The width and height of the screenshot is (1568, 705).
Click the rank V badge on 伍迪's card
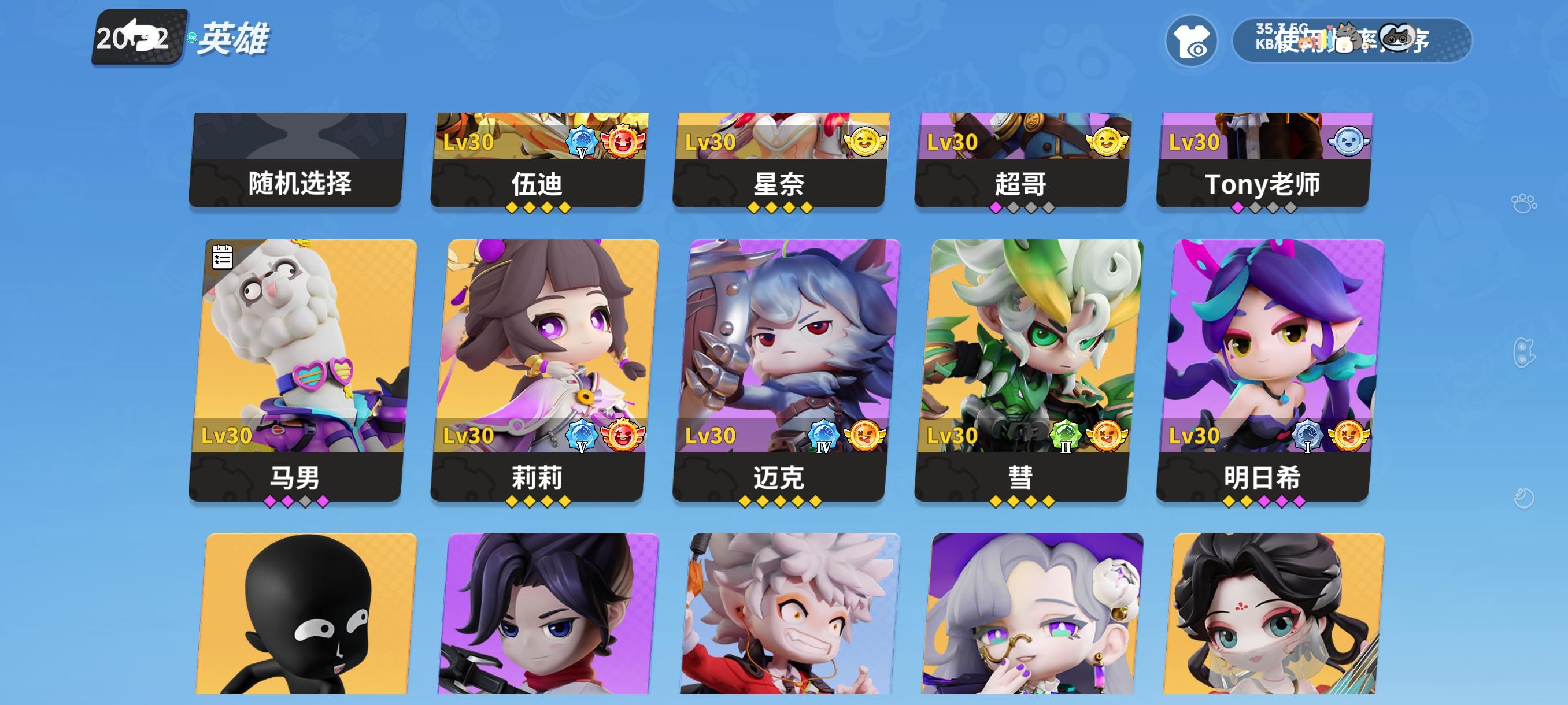tap(582, 140)
